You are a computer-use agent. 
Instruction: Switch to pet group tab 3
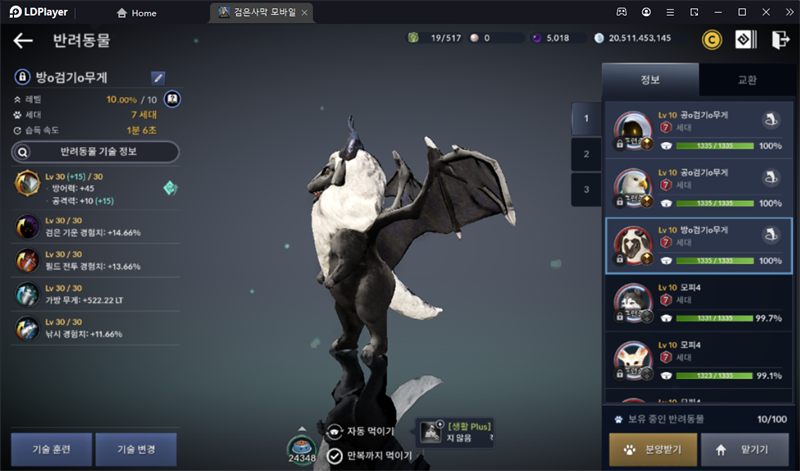(586, 188)
